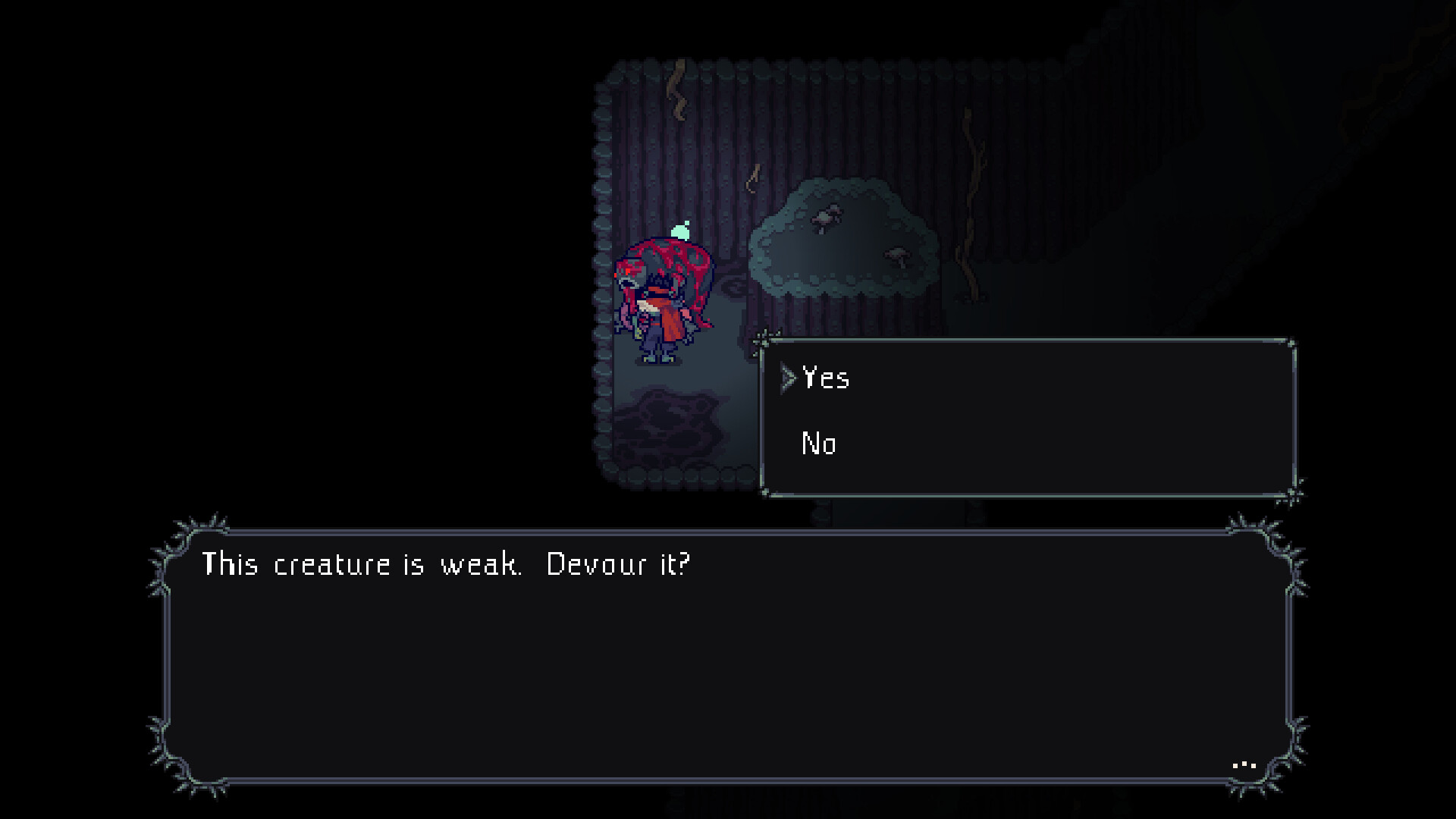Select the Yes choice
This screenshot has height=819, width=1456.
point(825,379)
